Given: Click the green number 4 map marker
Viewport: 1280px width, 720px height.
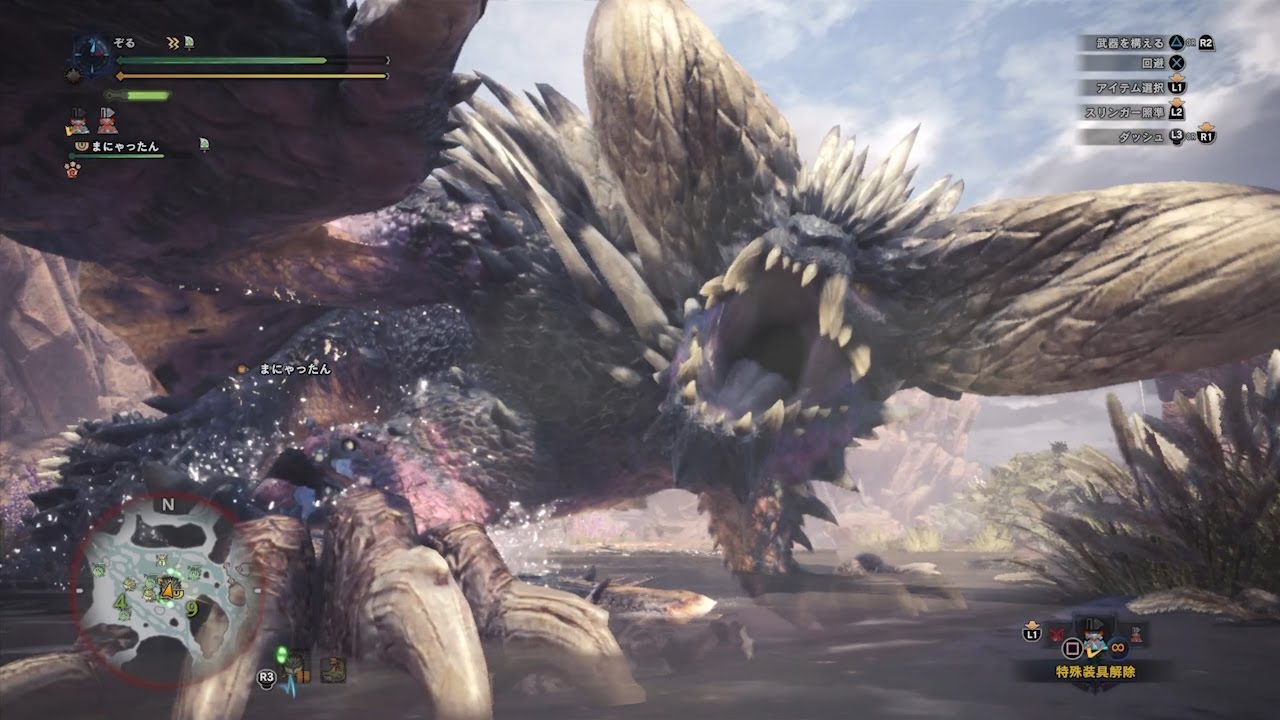Looking at the screenshot, I should coord(121,602).
